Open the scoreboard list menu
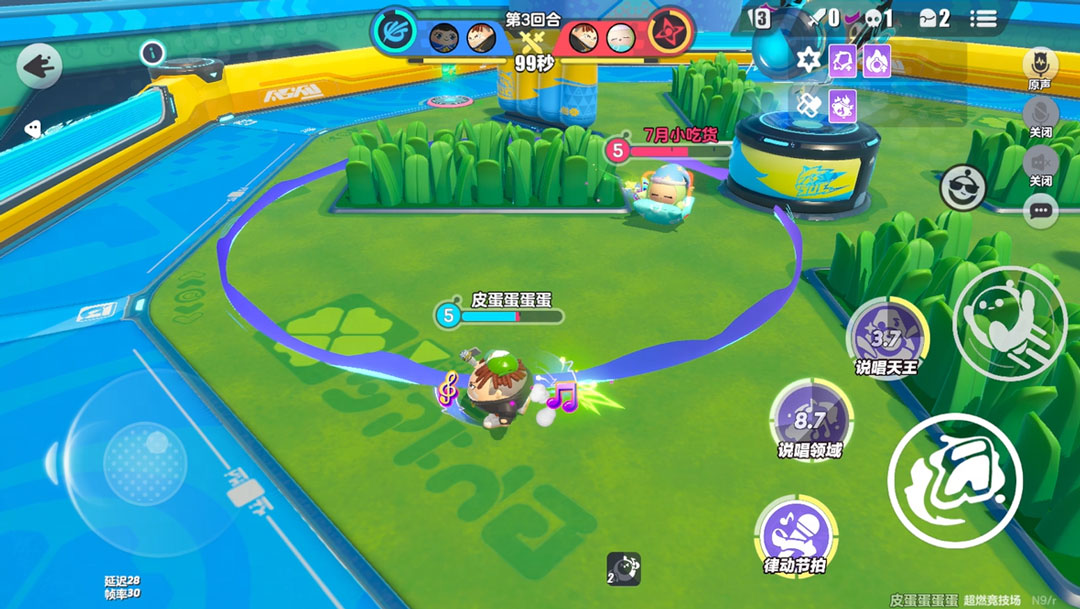 pyautogui.click(x=984, y=19)
